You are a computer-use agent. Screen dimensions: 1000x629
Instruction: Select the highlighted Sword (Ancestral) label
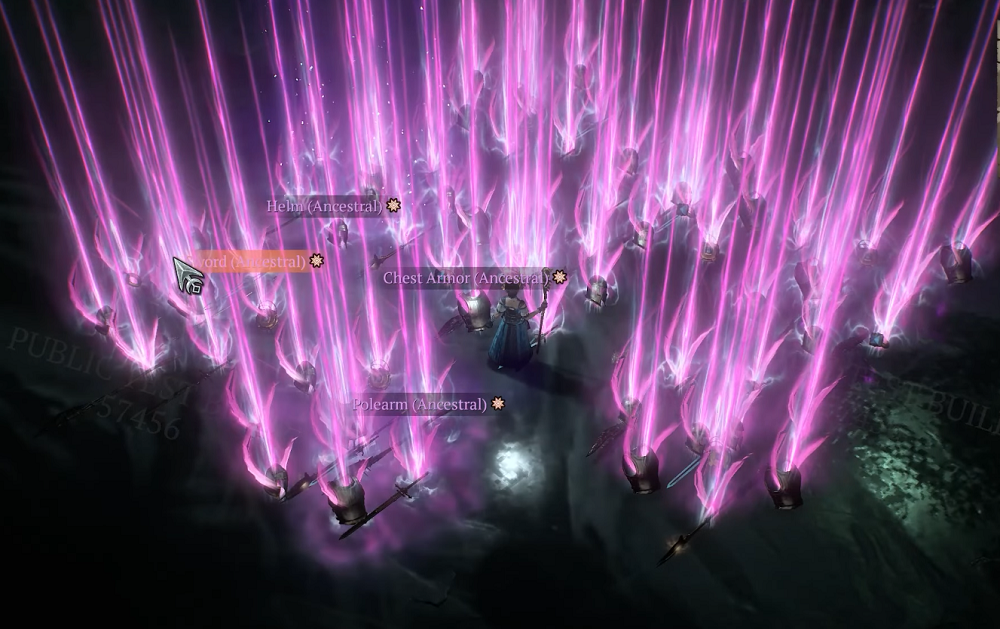pyautogui.click(x=252, y=262)
